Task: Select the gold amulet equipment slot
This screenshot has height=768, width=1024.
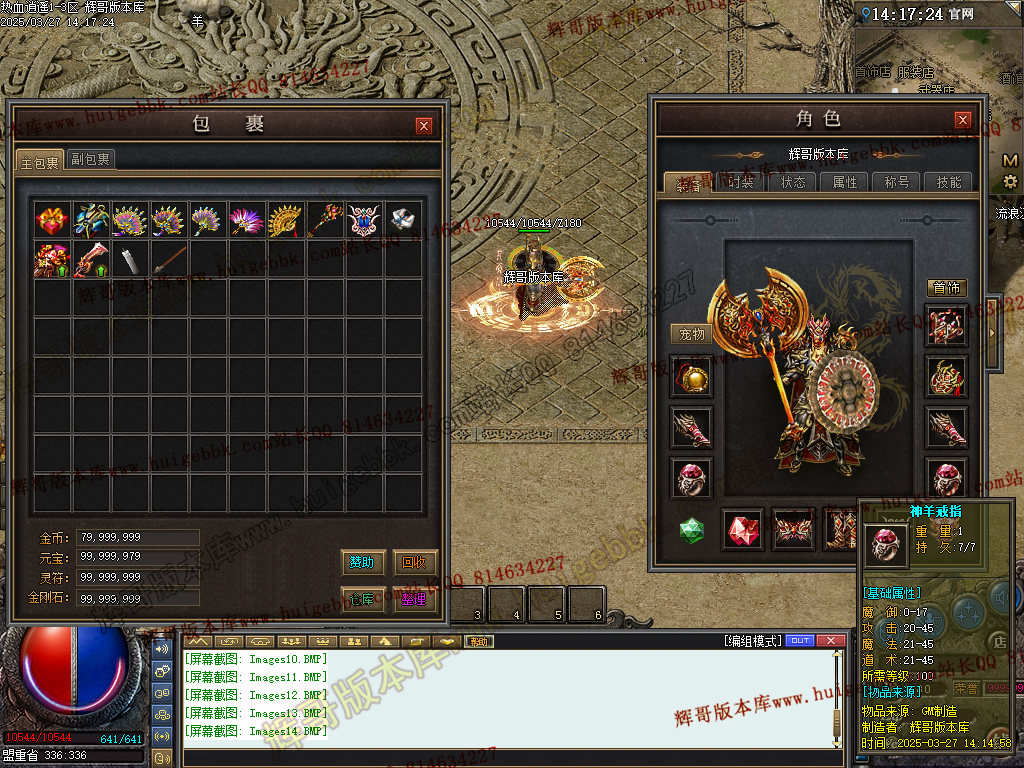Action: click(692, 378)
